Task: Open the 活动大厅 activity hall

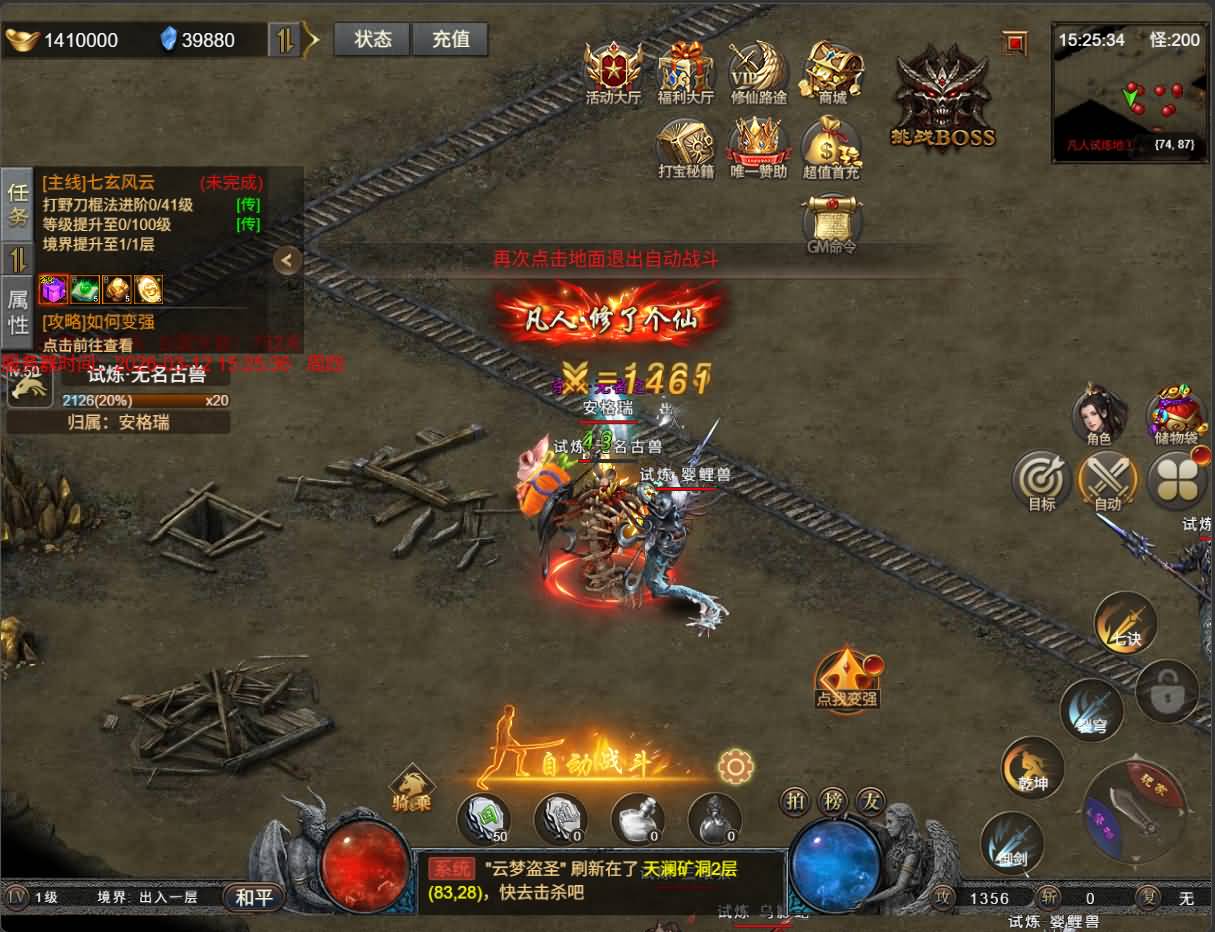Action: coord(613,72)
